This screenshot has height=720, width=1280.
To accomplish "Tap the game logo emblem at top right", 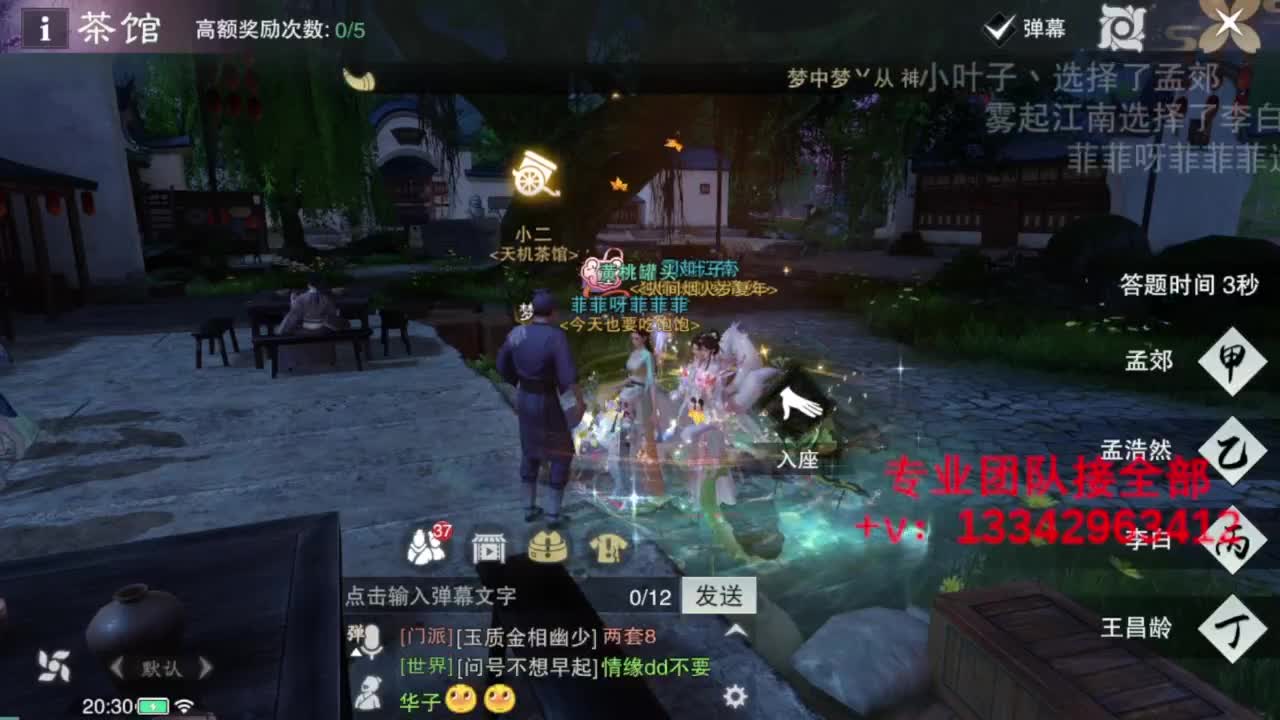I will click(1120, 28).
